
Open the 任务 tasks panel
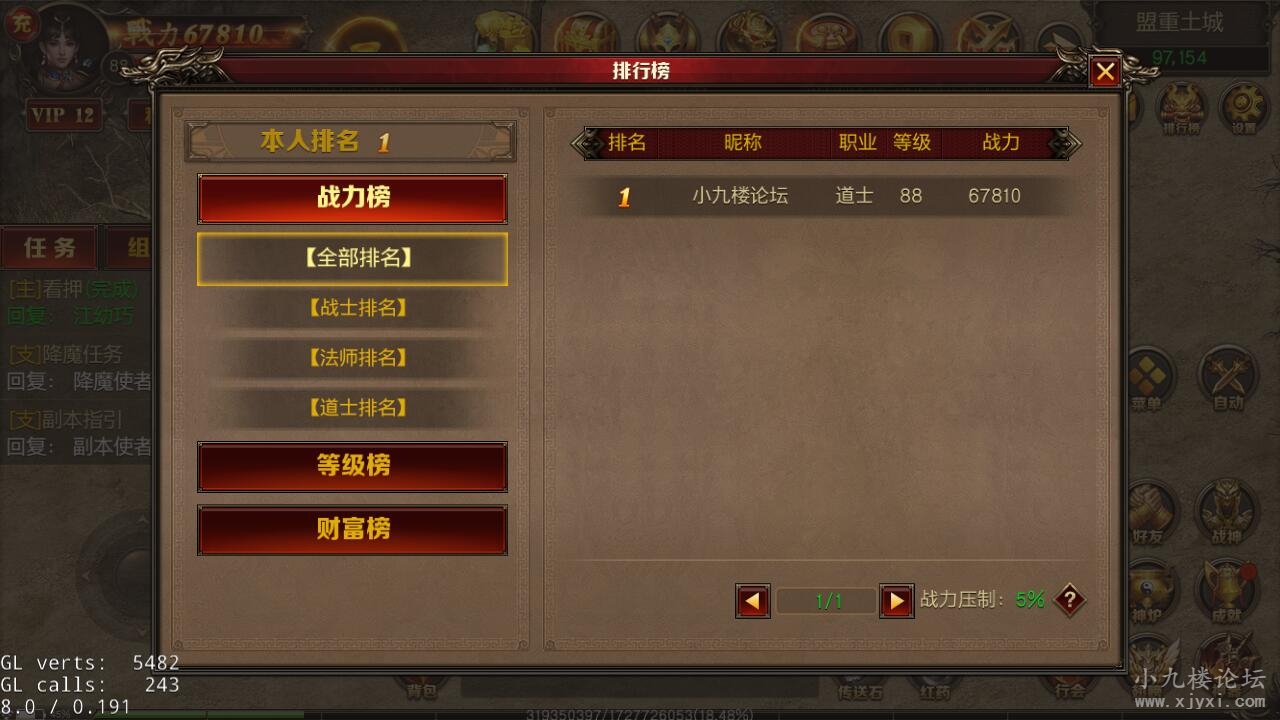[50, 247]
